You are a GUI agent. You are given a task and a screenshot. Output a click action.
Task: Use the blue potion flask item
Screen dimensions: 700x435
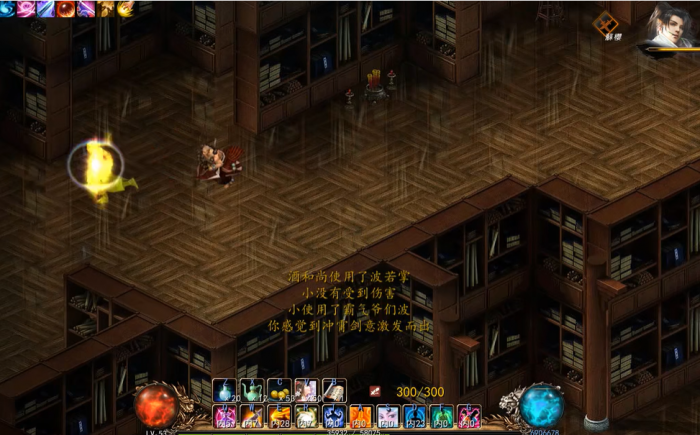tap(225, 389)
